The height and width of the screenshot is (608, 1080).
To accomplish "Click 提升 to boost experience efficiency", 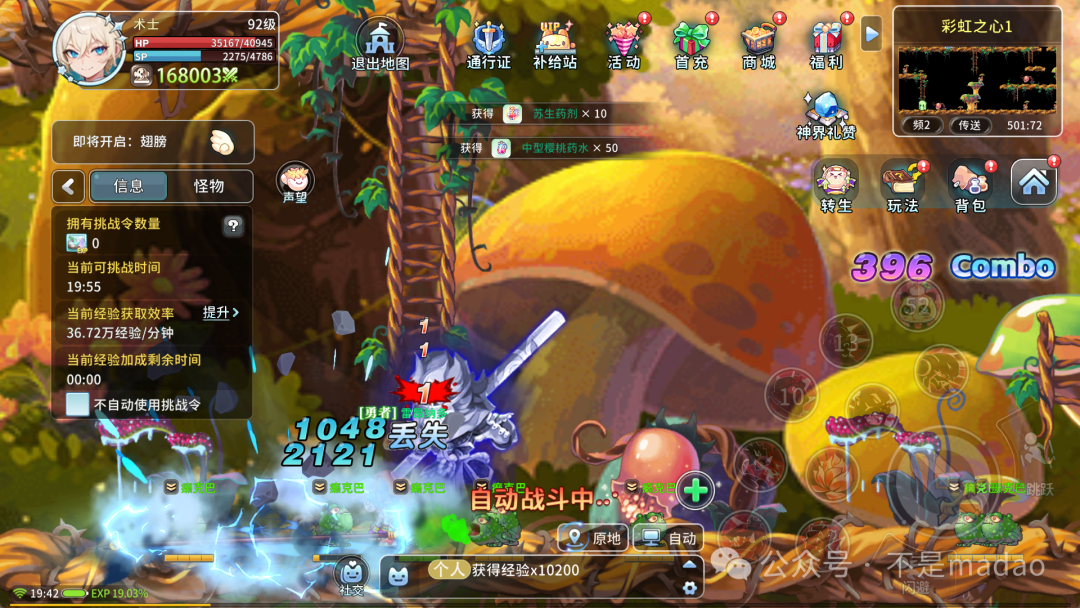I will point(220,313).
